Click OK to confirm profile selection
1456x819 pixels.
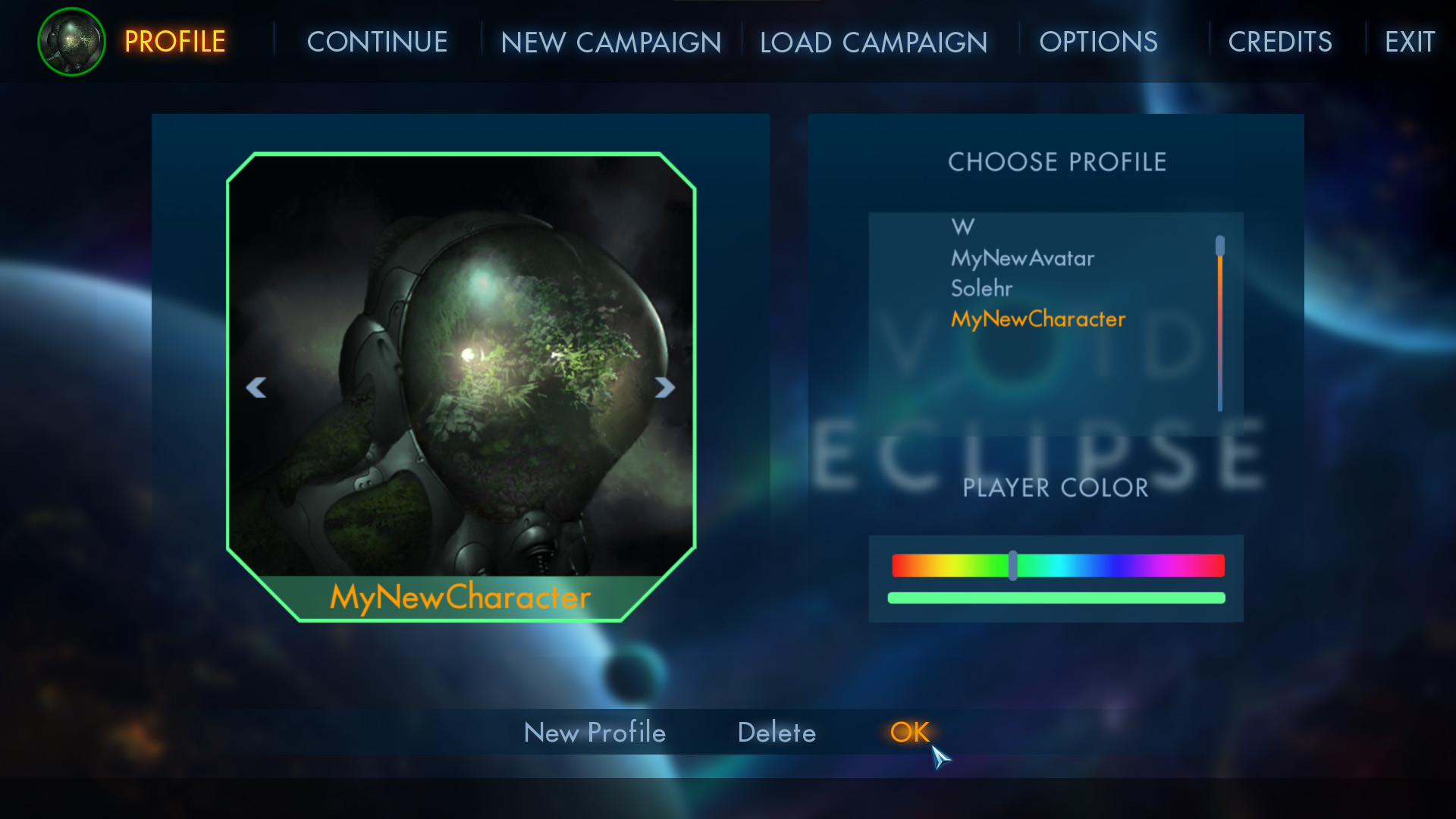910,731
